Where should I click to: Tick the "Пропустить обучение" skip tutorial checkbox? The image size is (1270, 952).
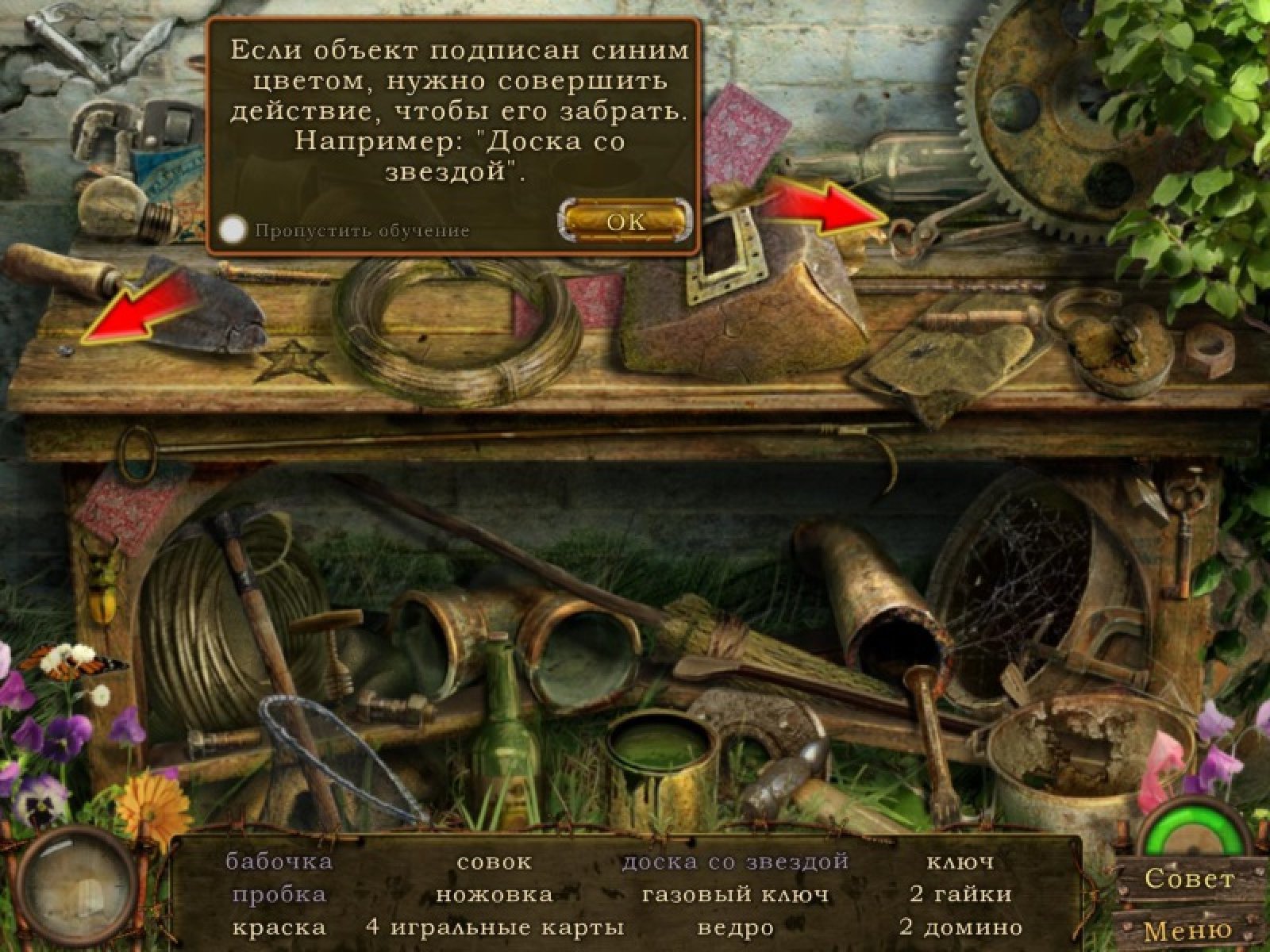click(233, 230)
